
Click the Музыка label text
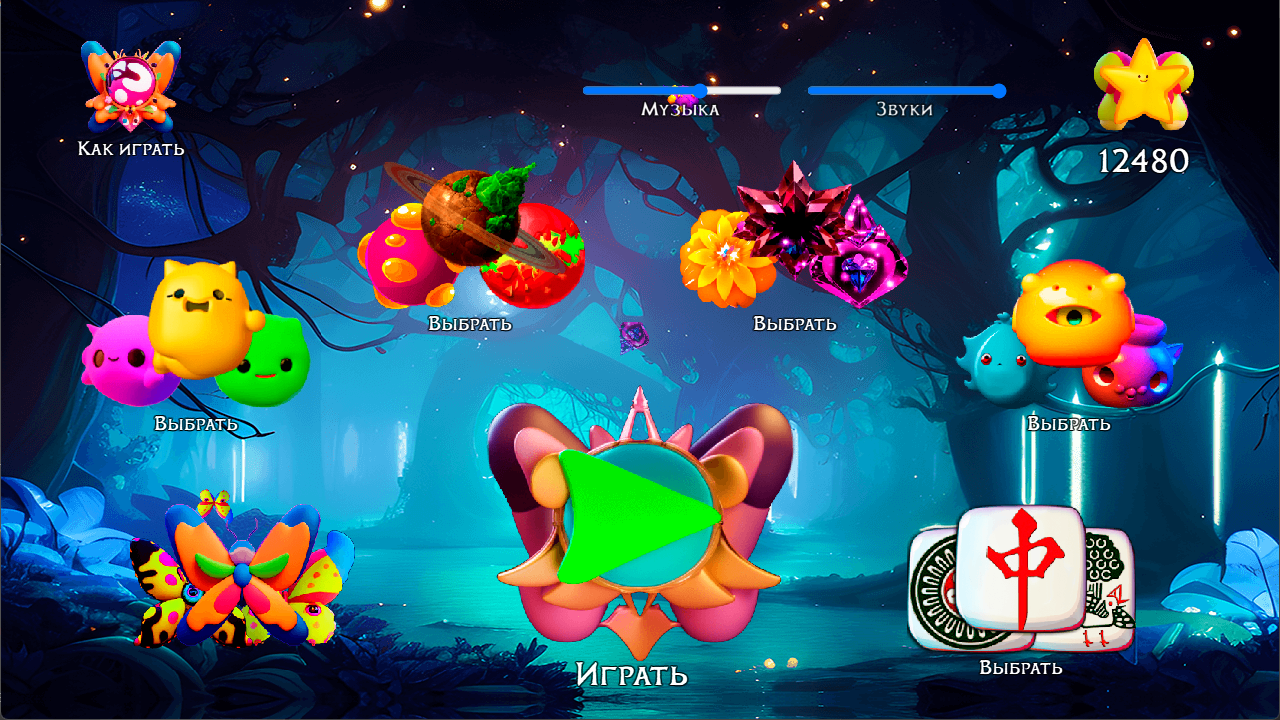(x=680, y=109)
